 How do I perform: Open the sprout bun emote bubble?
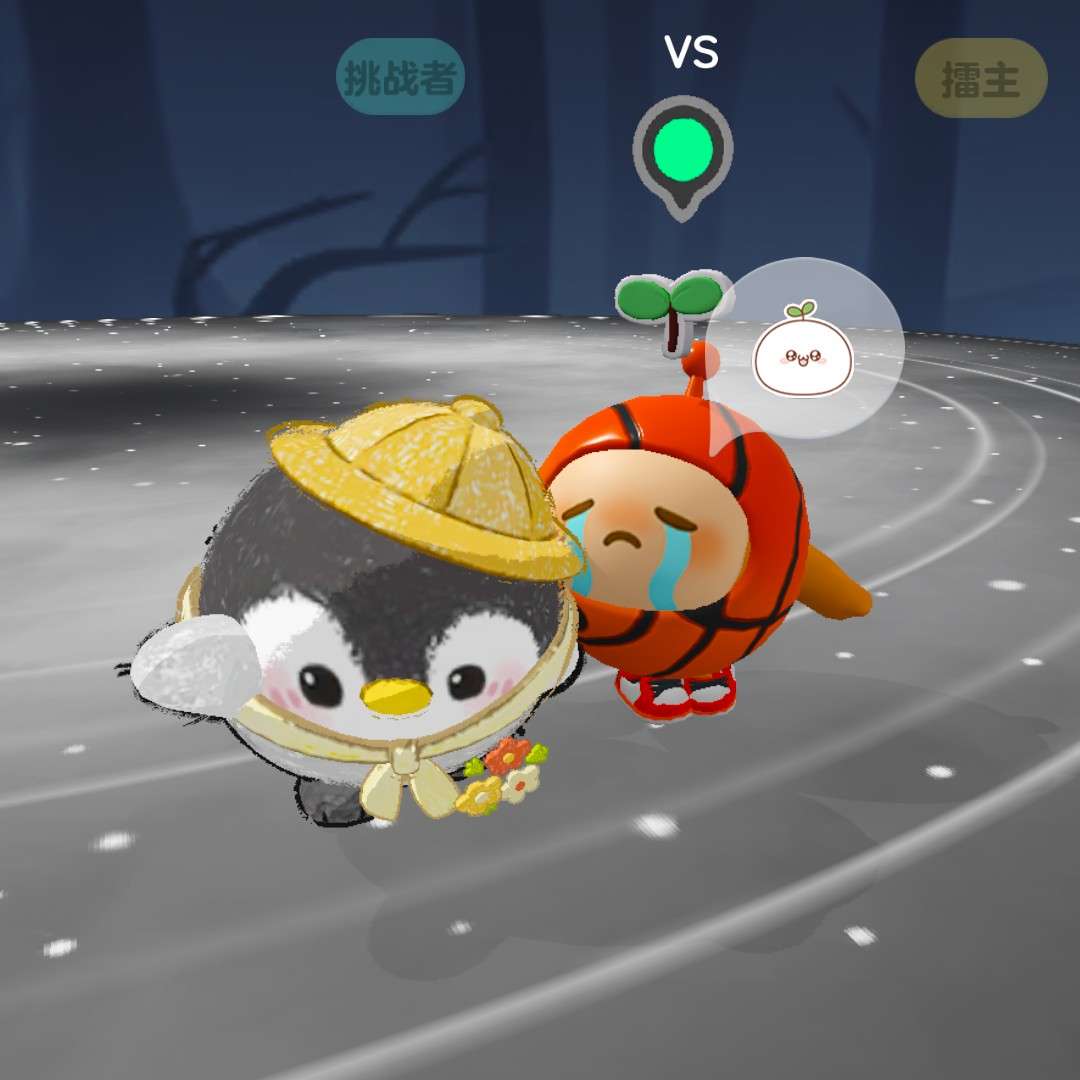click(x=806, y=347)
